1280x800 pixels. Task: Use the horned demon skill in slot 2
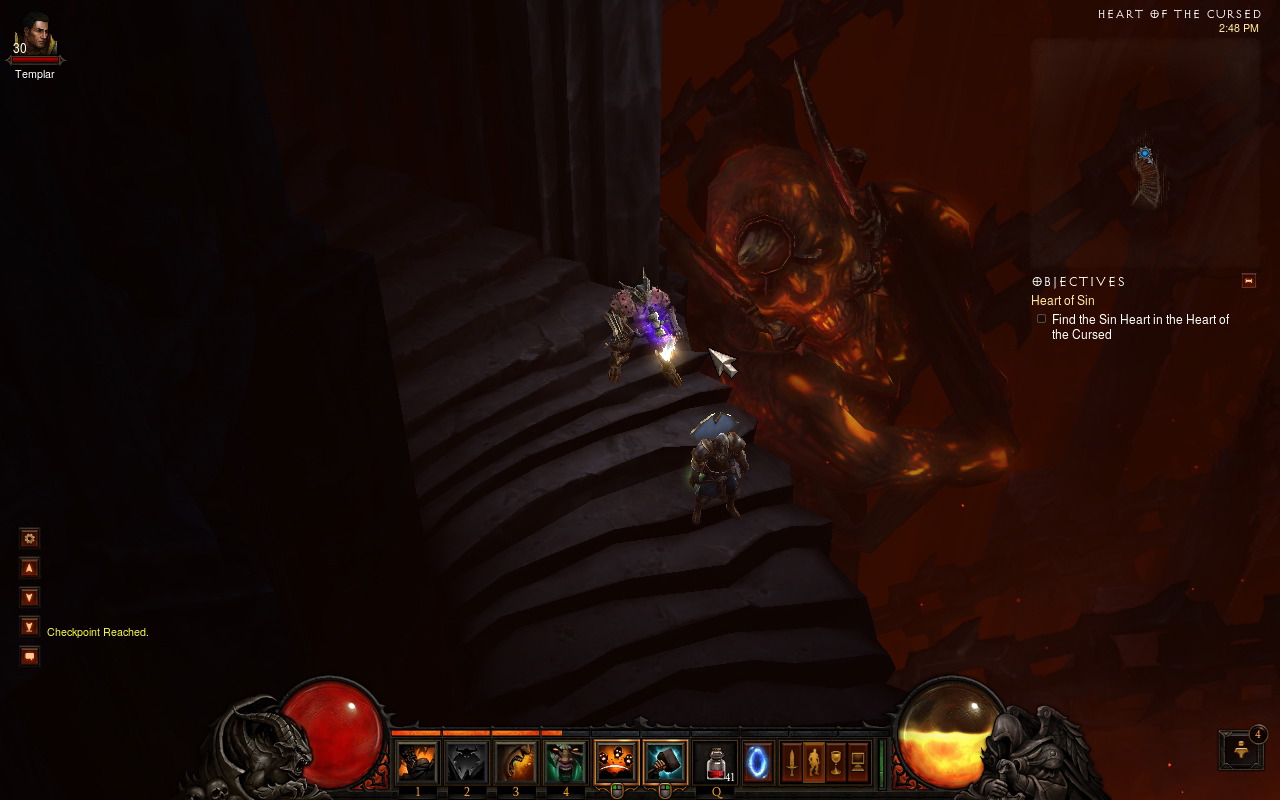466,763
